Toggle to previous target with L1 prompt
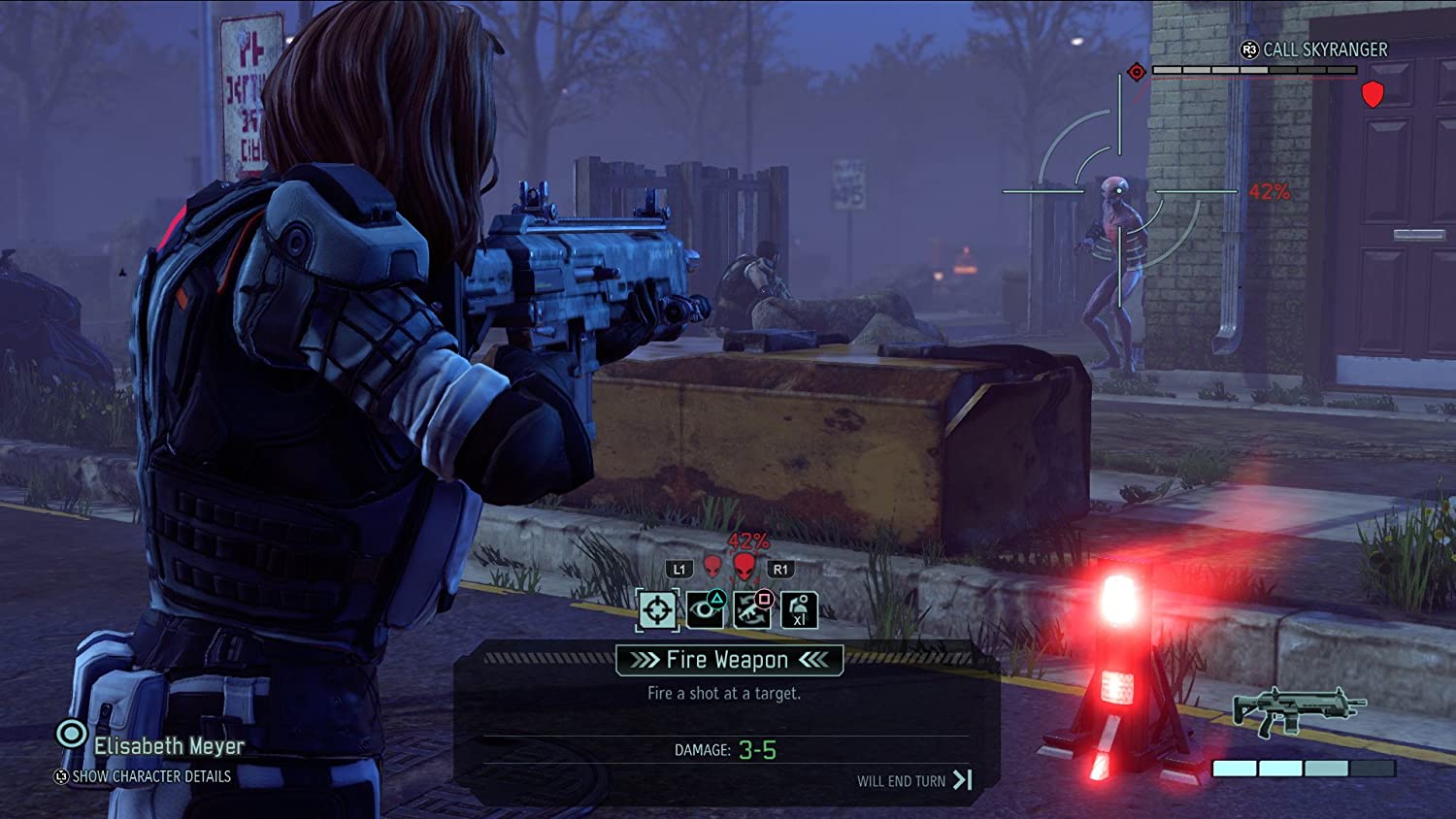Image resolution: width=1456 pixels, height=819 pixels. [x=679, y=568]
